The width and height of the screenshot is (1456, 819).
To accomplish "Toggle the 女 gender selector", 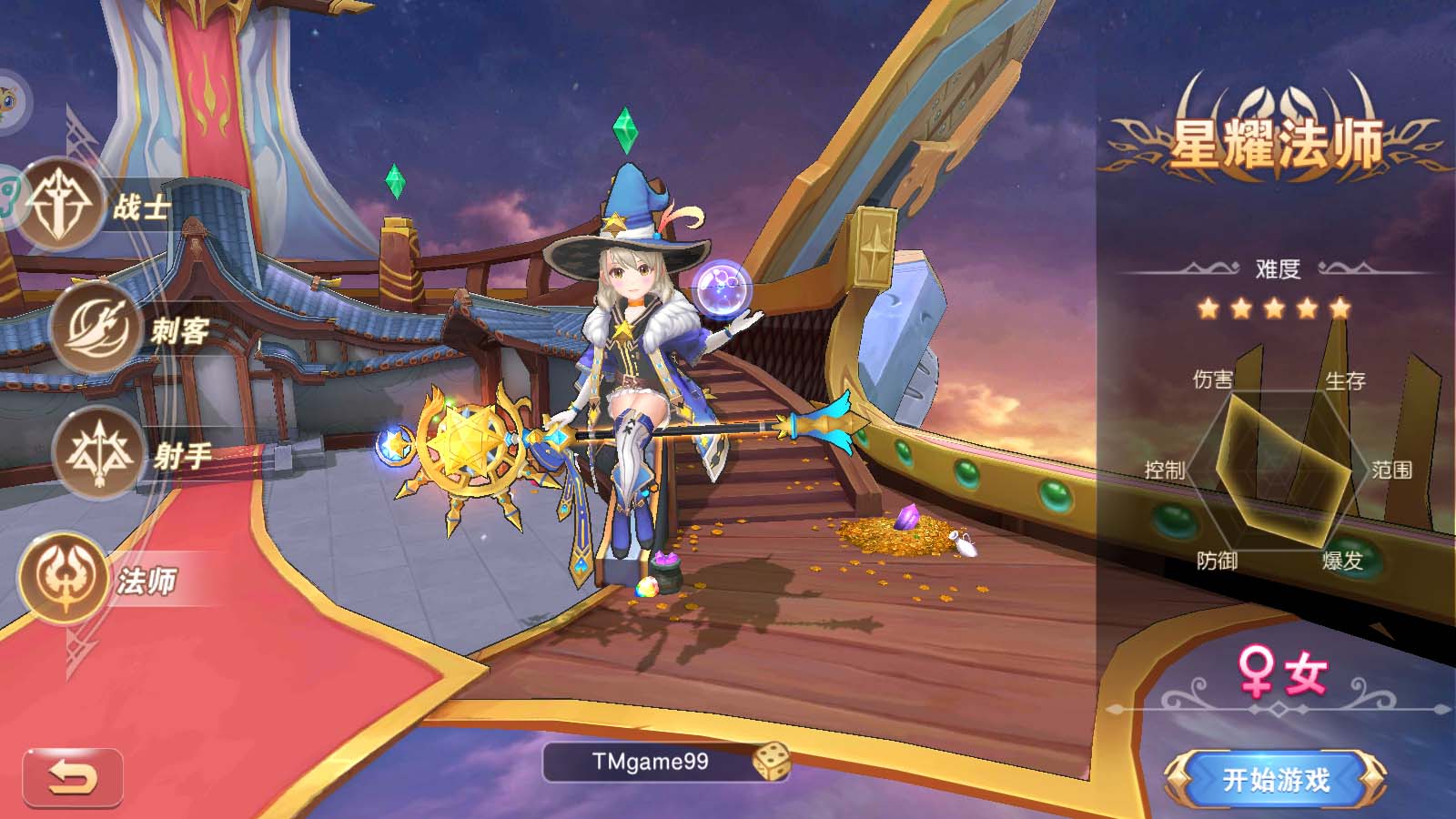I will [x=1281, y=674].
